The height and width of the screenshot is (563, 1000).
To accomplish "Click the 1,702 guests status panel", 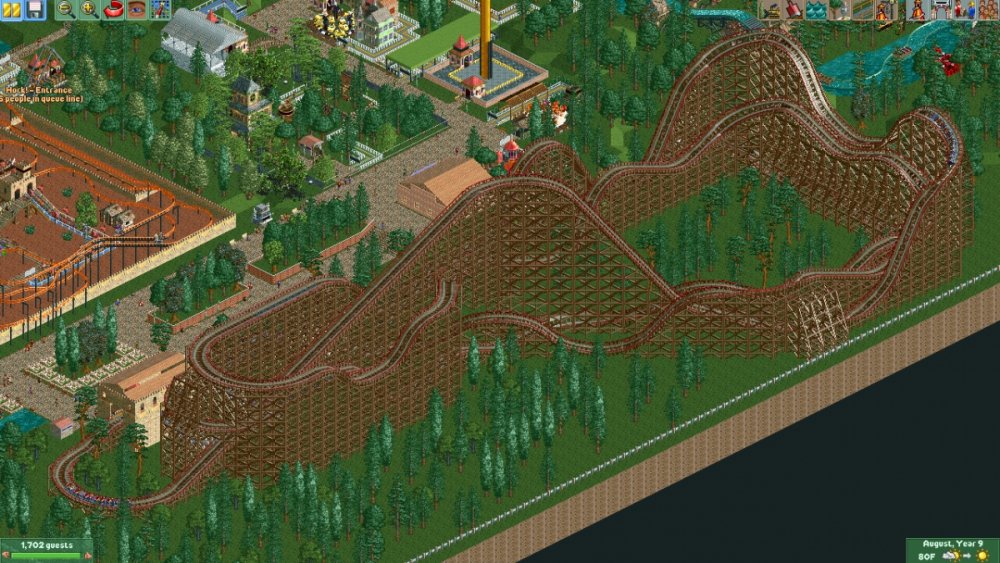I will 46,548.
